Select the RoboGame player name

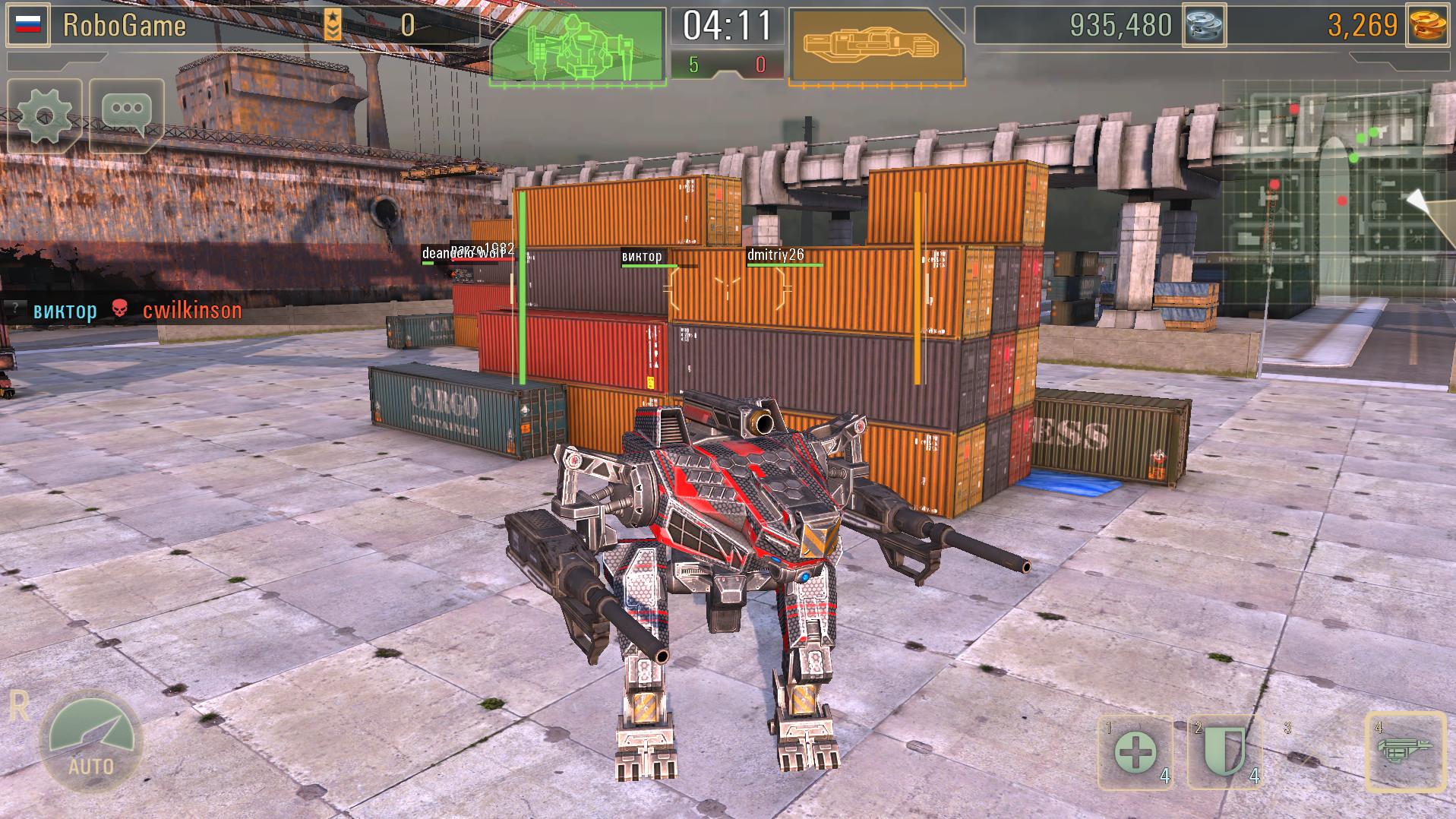[125, 25]
